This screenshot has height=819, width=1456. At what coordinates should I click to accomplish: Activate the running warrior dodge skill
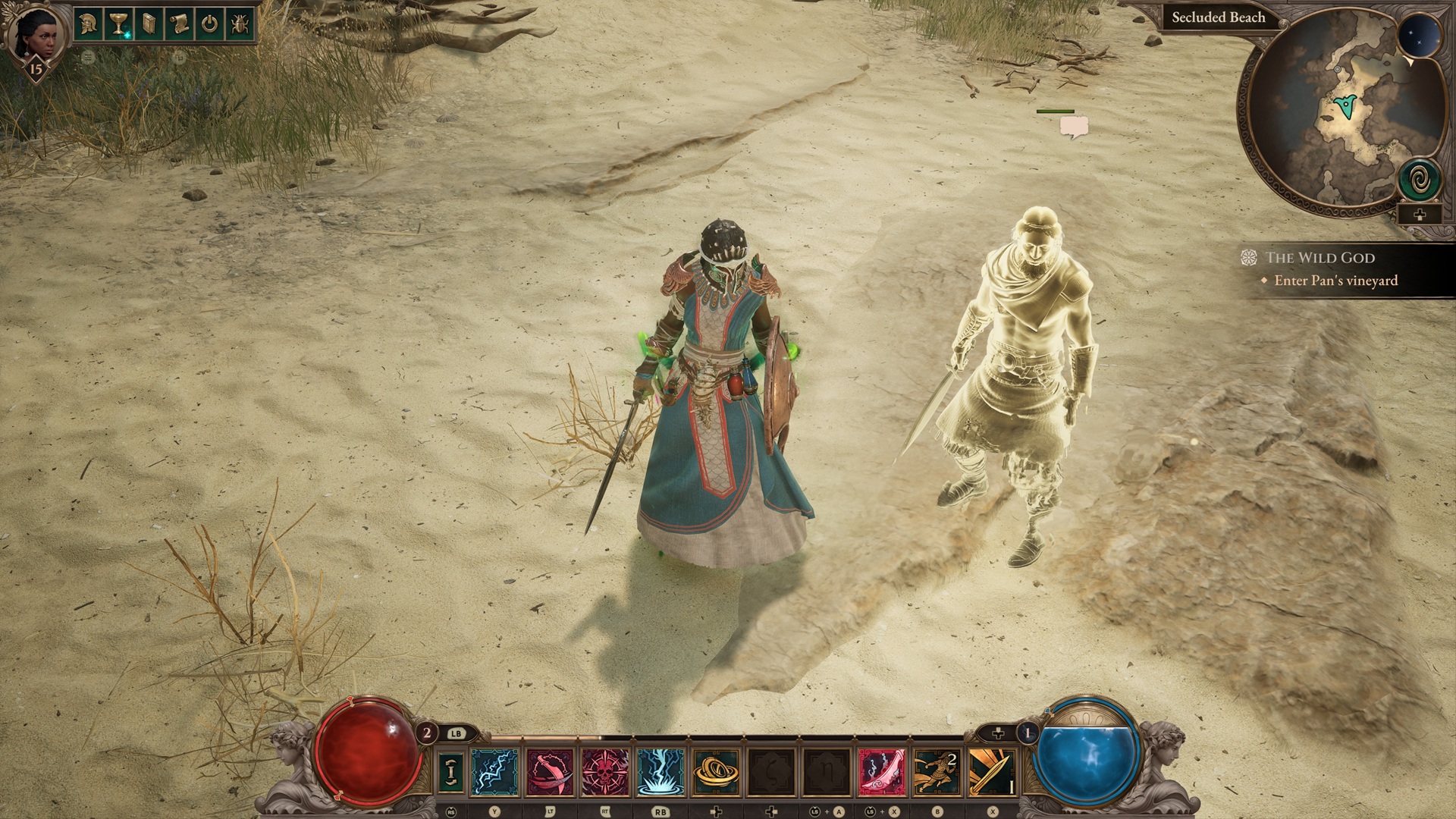coord(937,771)
